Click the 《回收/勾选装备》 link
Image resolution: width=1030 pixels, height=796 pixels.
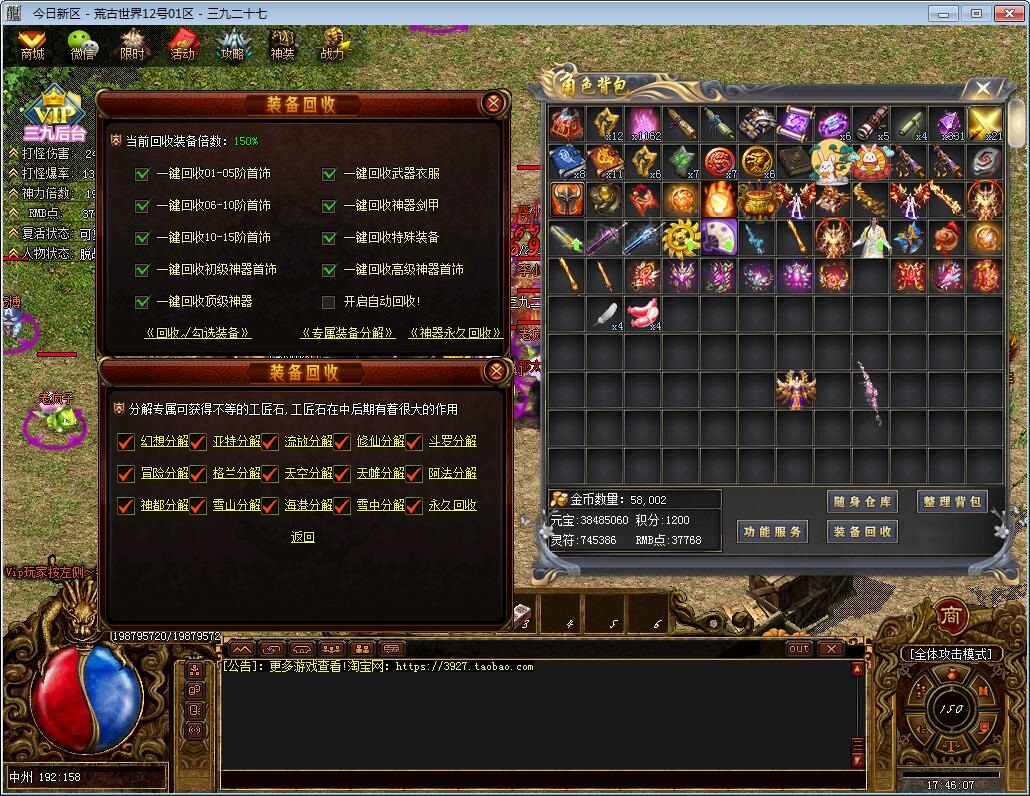(x=198, y=333)
